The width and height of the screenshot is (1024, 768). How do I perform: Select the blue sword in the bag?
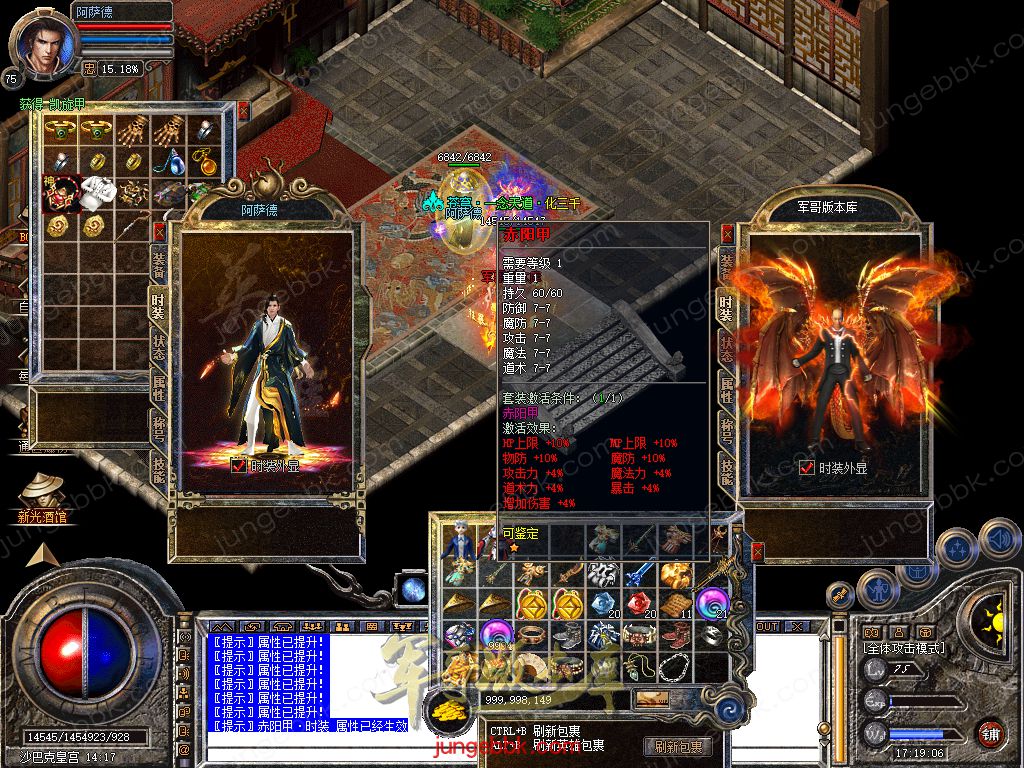[639, 574]
